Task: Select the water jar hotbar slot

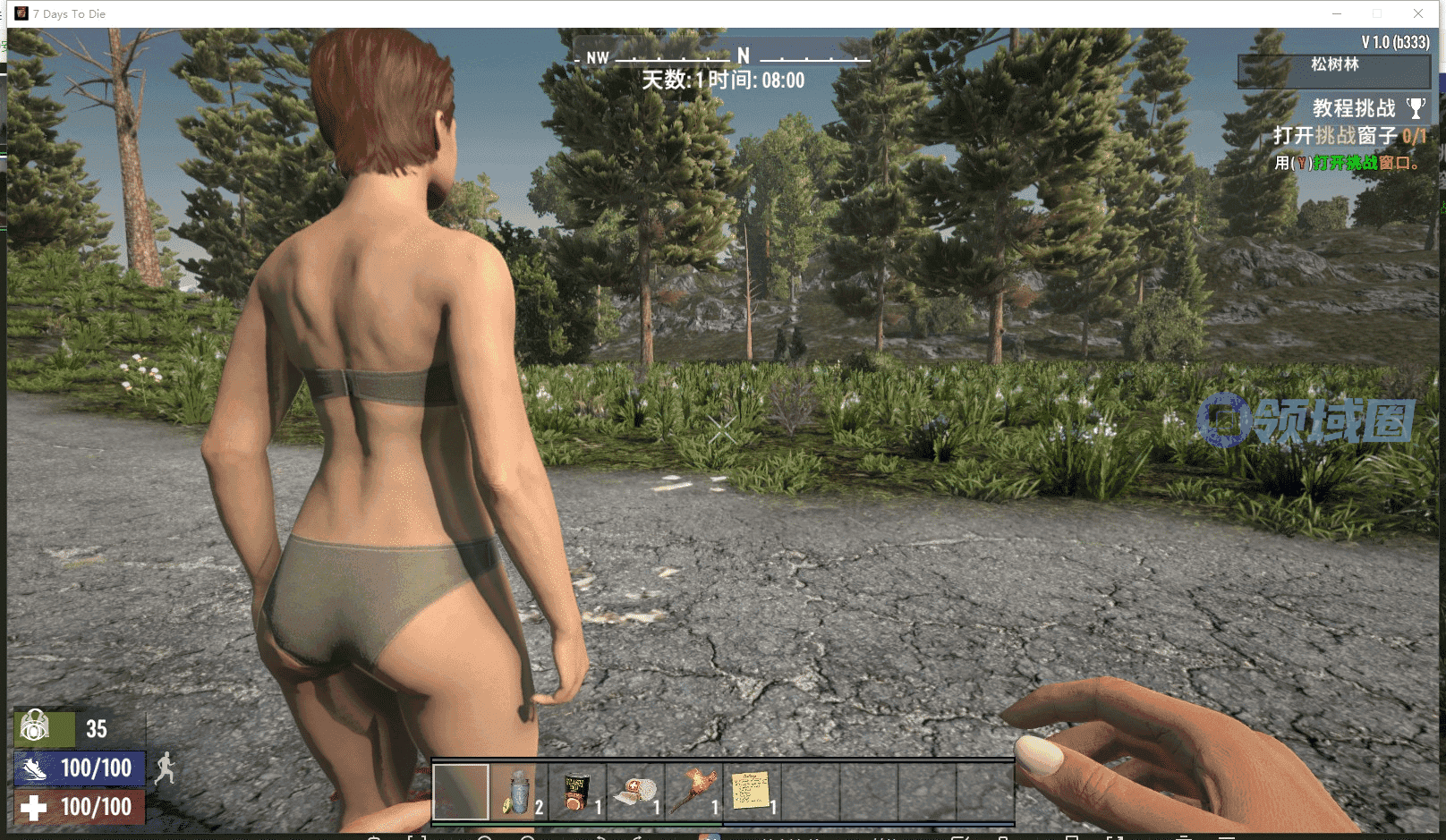Action: point(519,792)
